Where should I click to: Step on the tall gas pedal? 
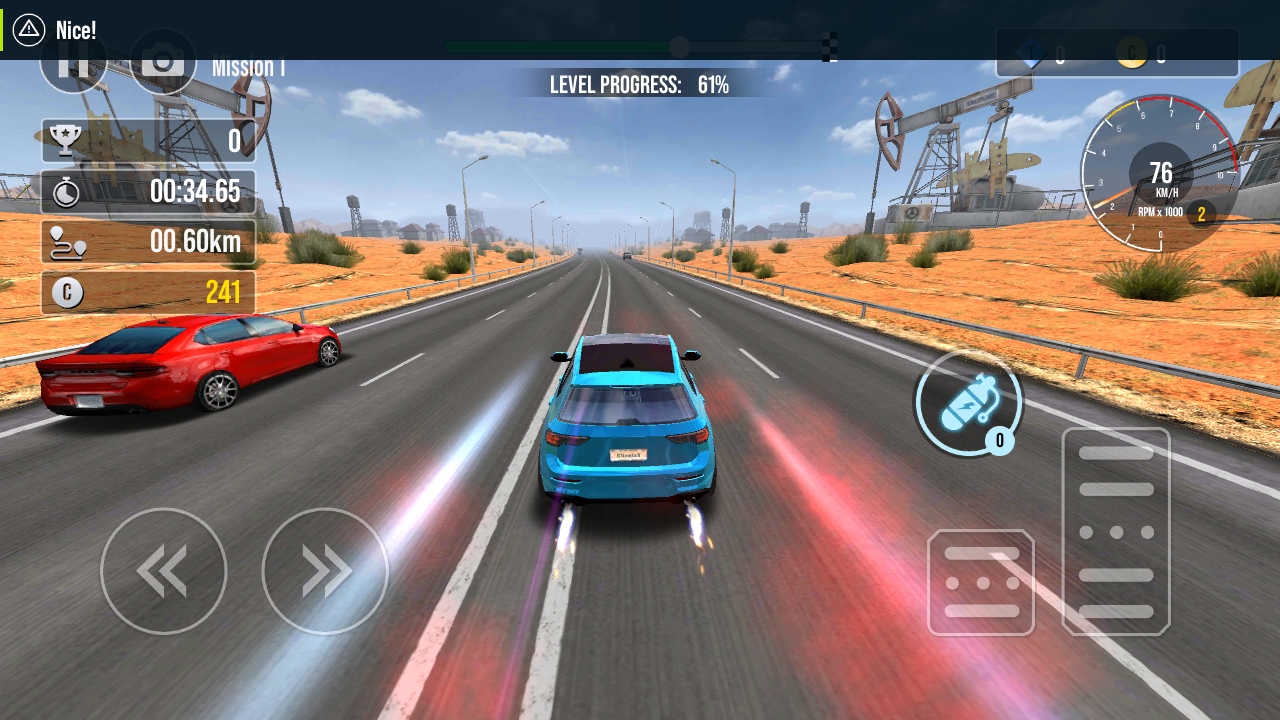pos(1116,531)
